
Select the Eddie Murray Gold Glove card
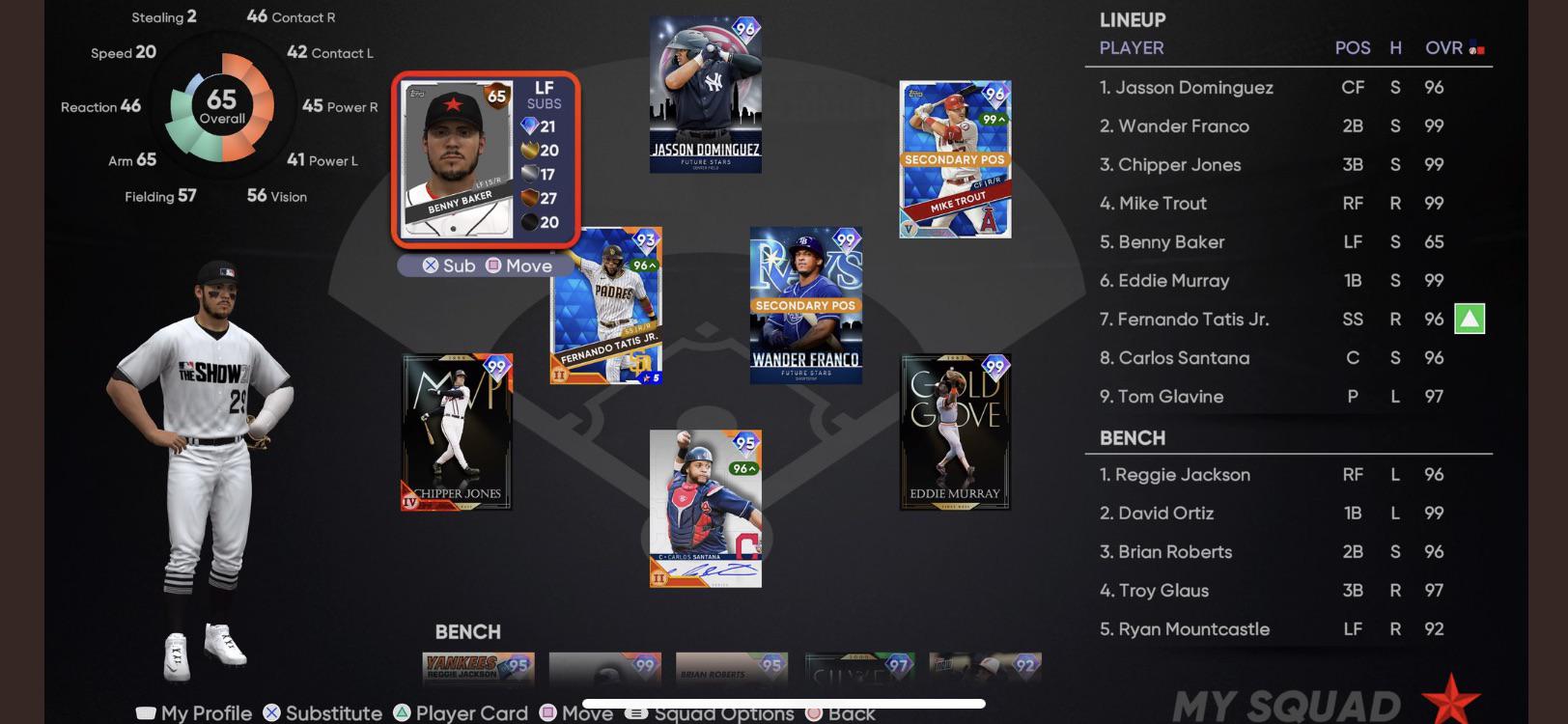tap(956, 432)
